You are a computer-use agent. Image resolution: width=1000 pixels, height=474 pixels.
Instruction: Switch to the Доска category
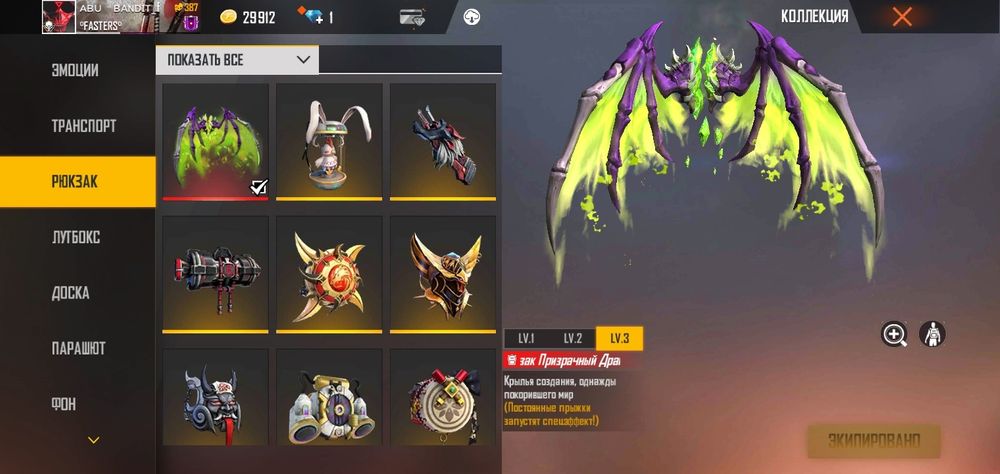(70, 293)
